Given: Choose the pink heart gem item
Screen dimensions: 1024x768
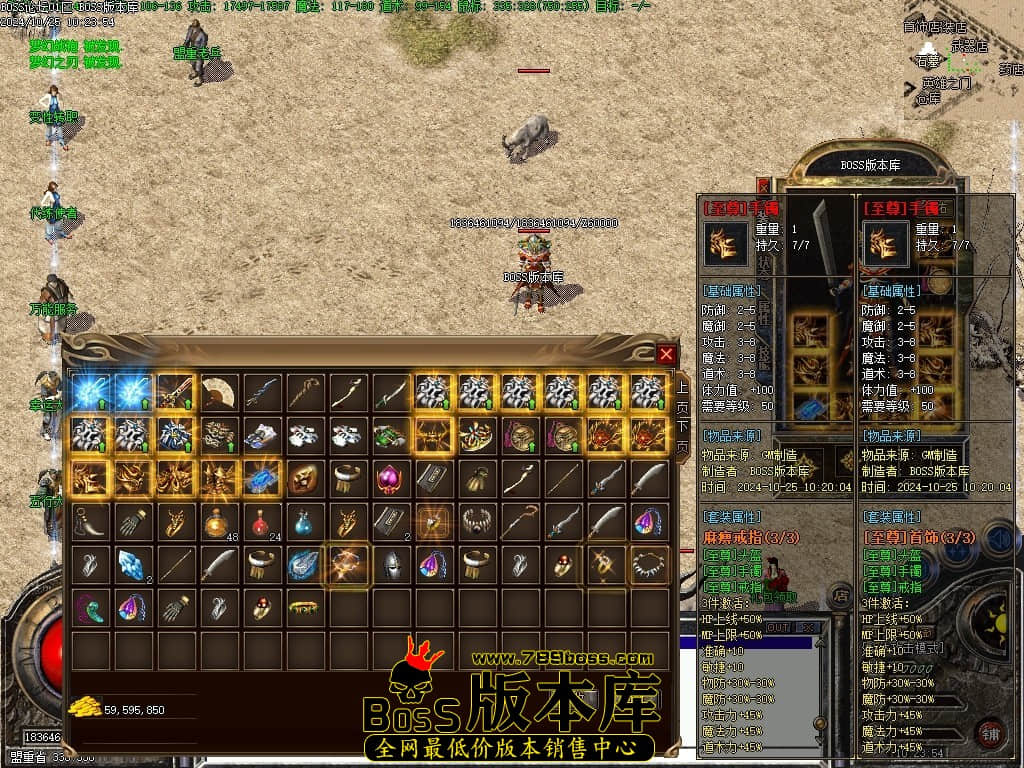Looking at the screenshot, I should point(390,479).
